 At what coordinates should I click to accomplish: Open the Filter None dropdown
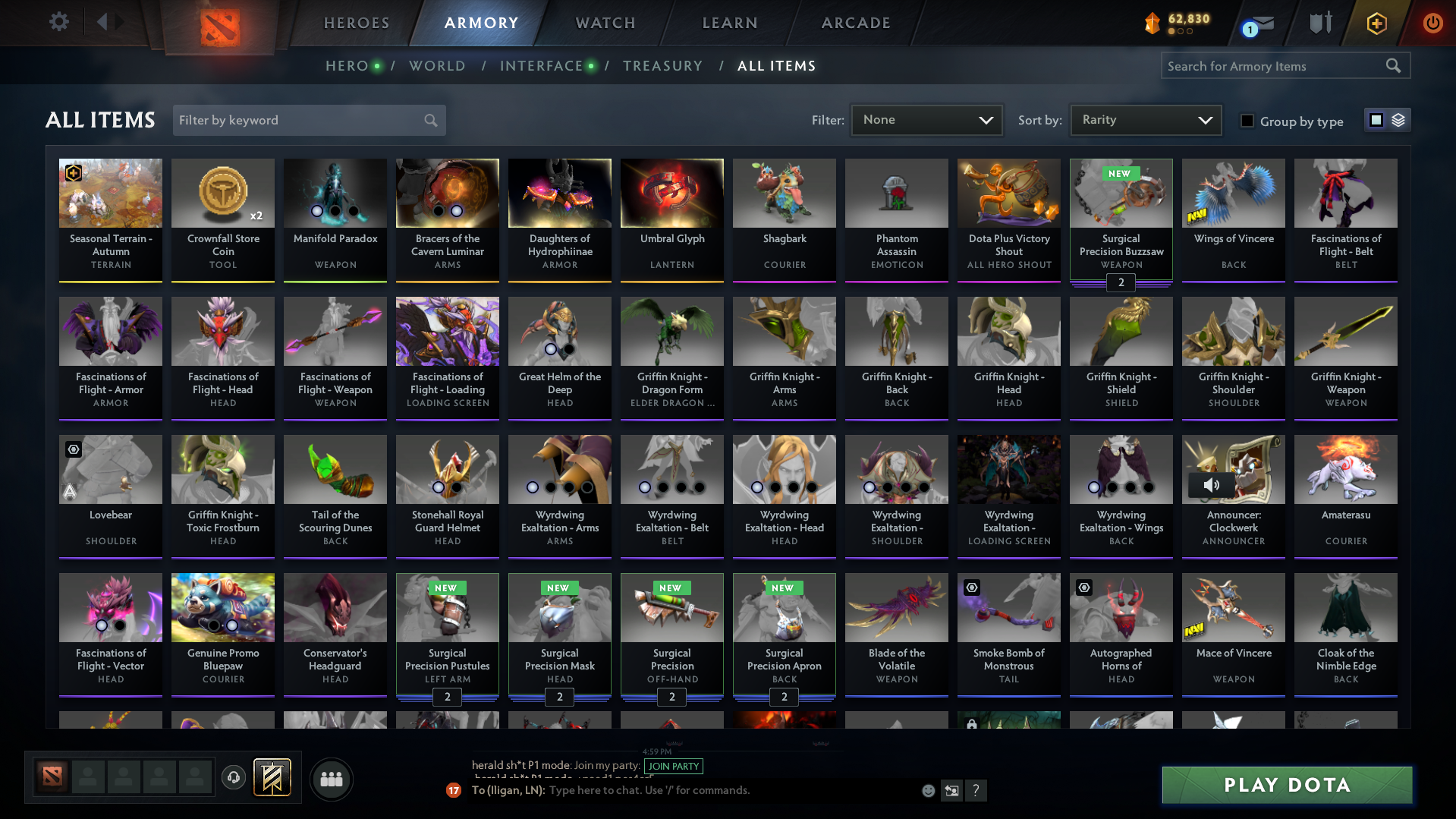926,119
